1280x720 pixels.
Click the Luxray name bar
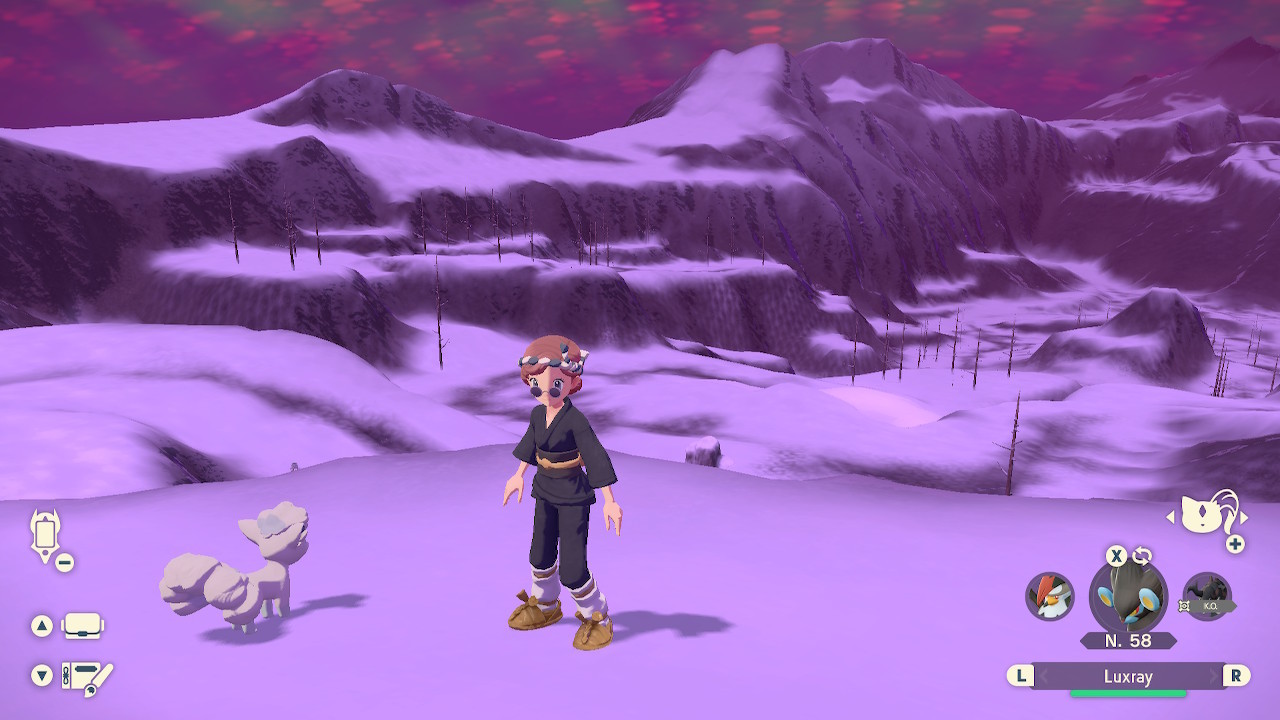tap(1128, 677)
